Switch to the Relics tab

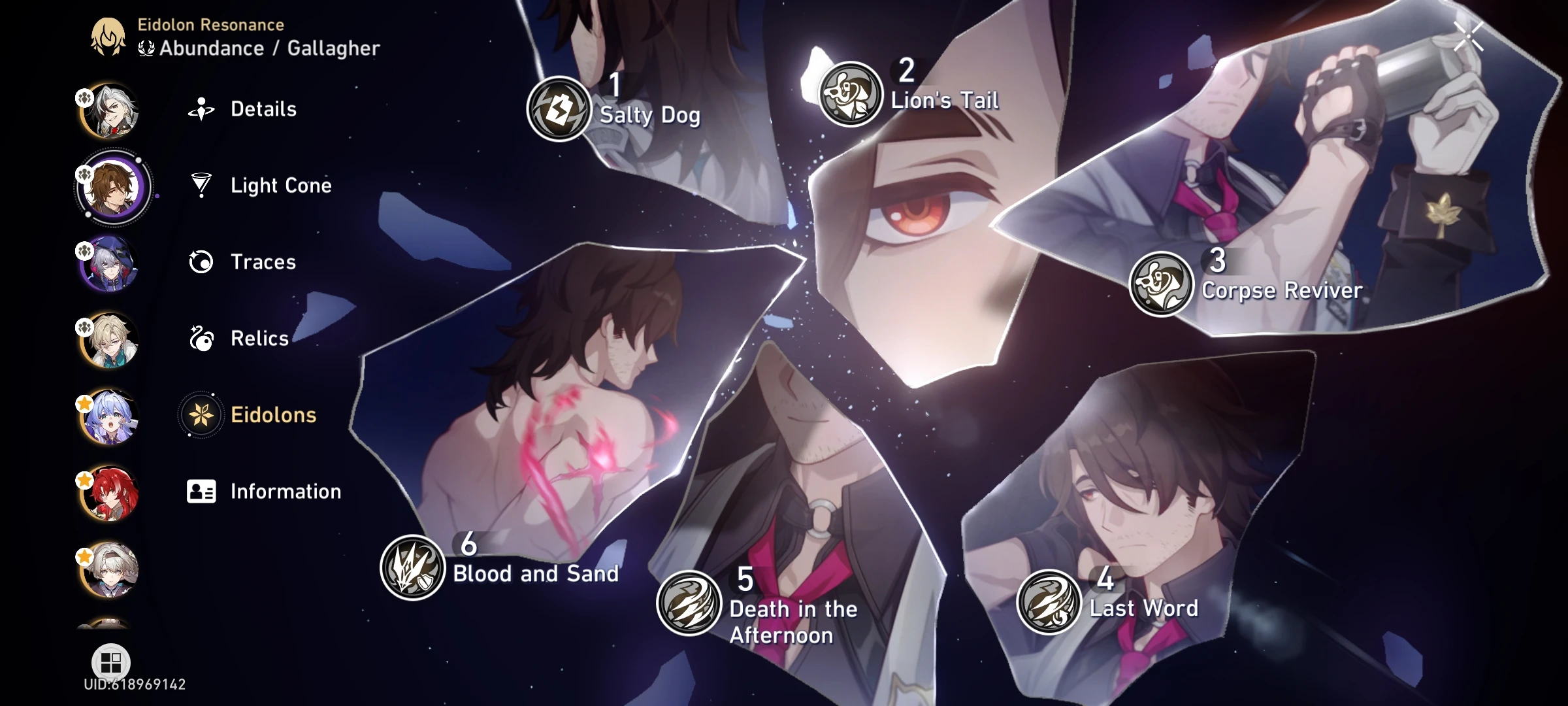click(x=259, y=339)
